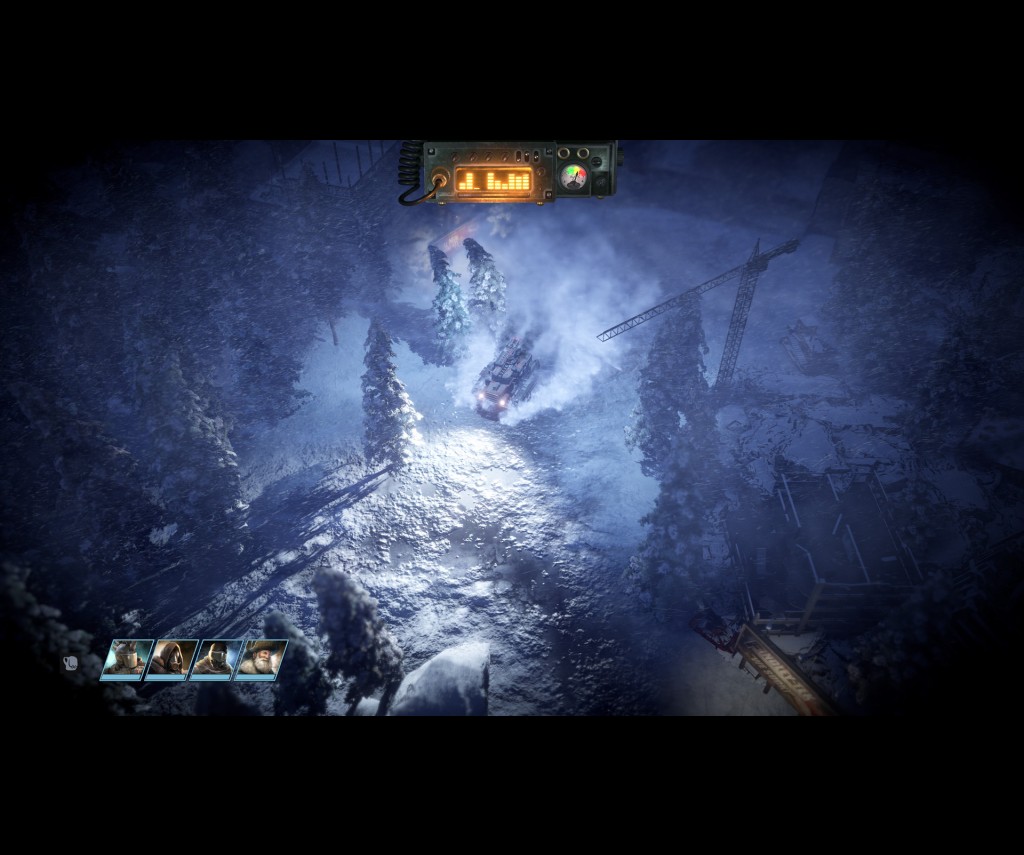Viewport: 1024px width, 855px height.
Task: Pick the white-bearded man in hat portrait
Action: 260,660
